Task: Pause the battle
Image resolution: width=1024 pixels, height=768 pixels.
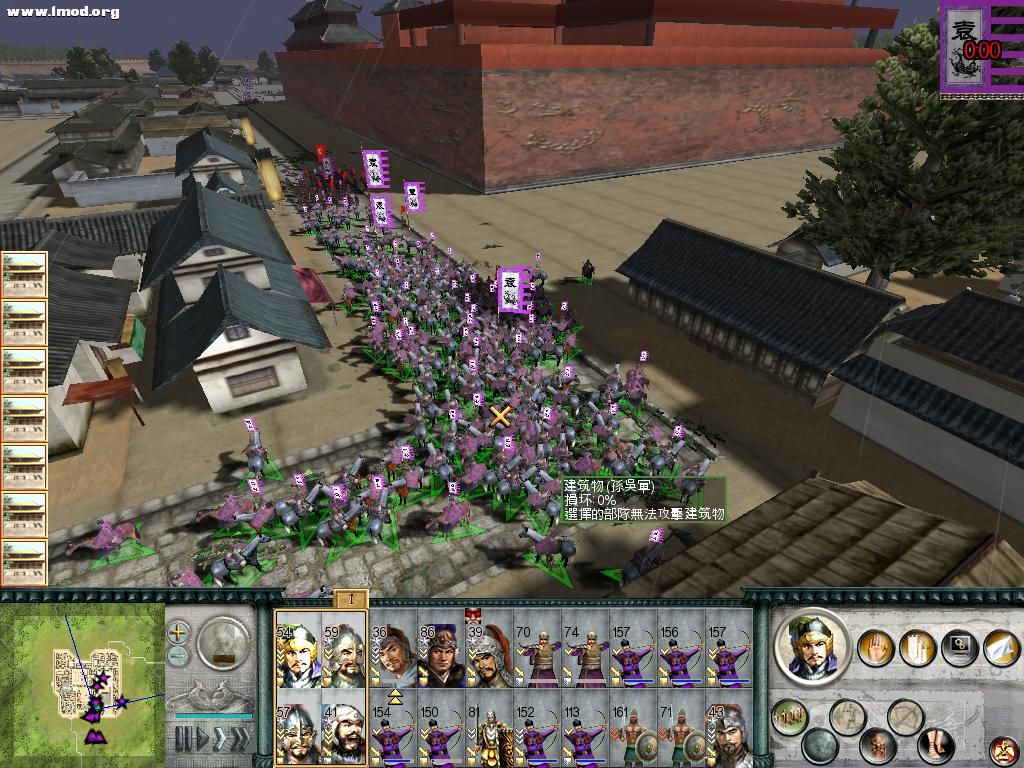Action: (x=182, y=740)
